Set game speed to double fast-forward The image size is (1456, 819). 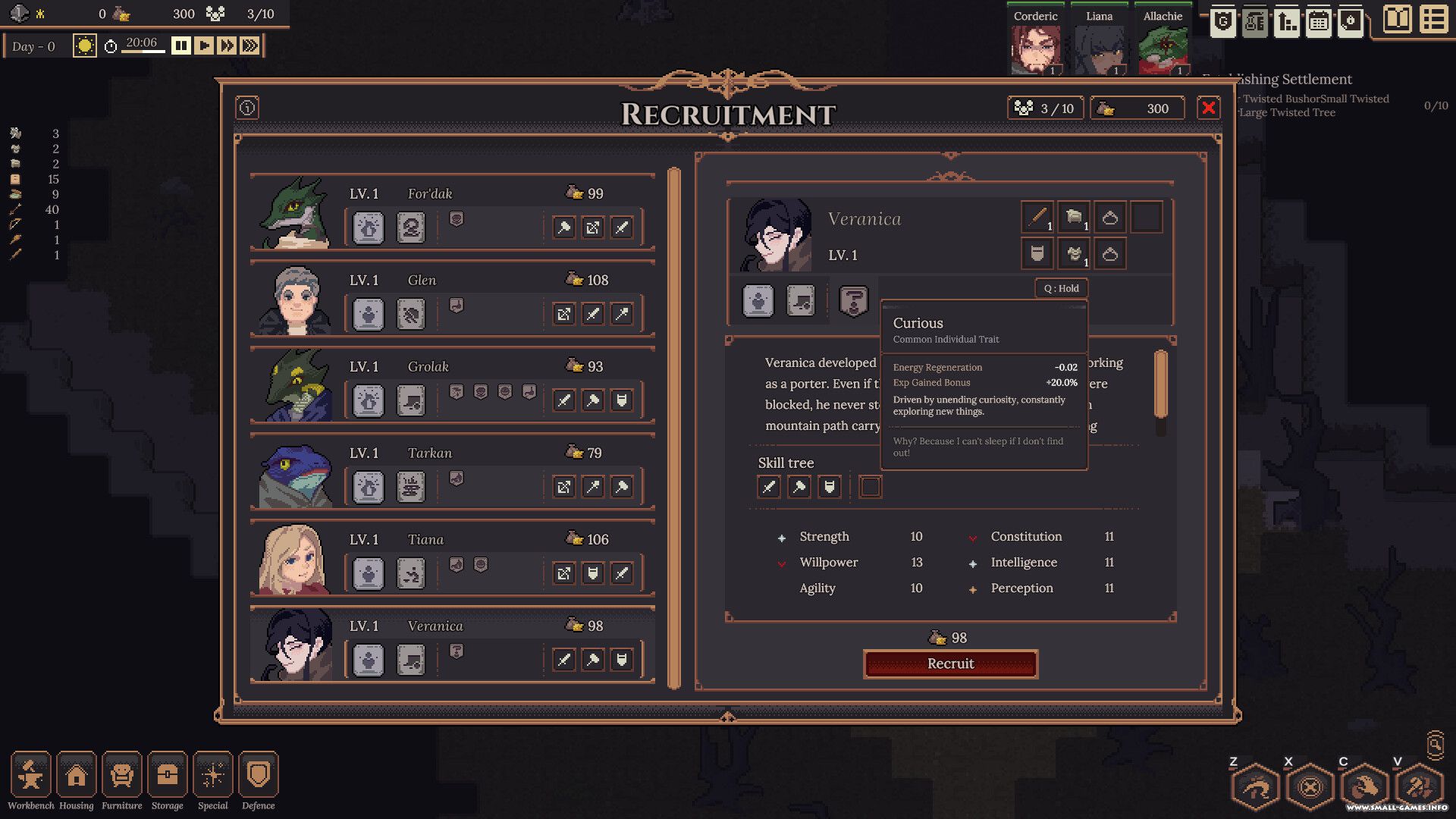coord(226,46)
